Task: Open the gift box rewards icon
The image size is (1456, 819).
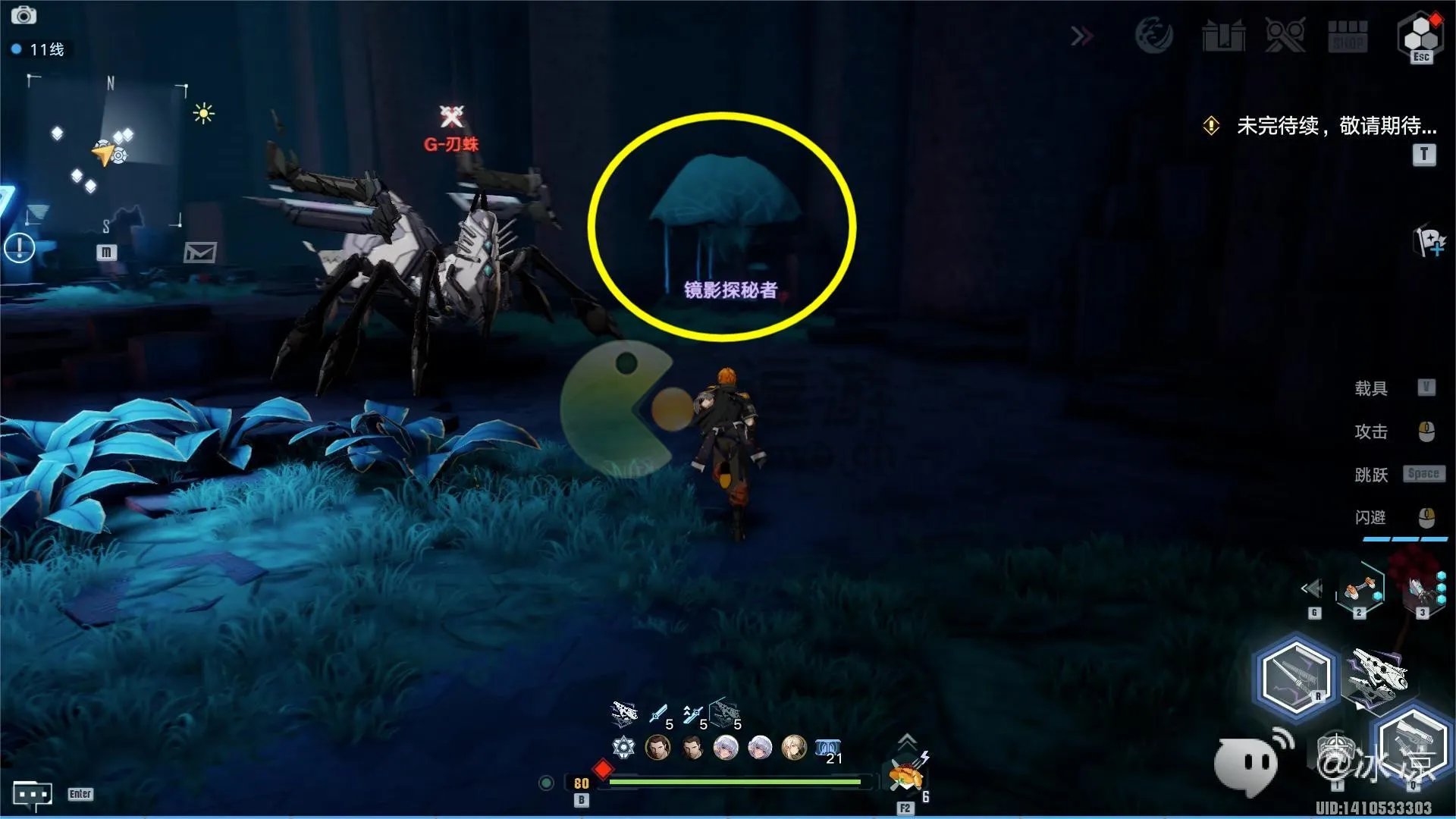Action: click(1223, 36)
